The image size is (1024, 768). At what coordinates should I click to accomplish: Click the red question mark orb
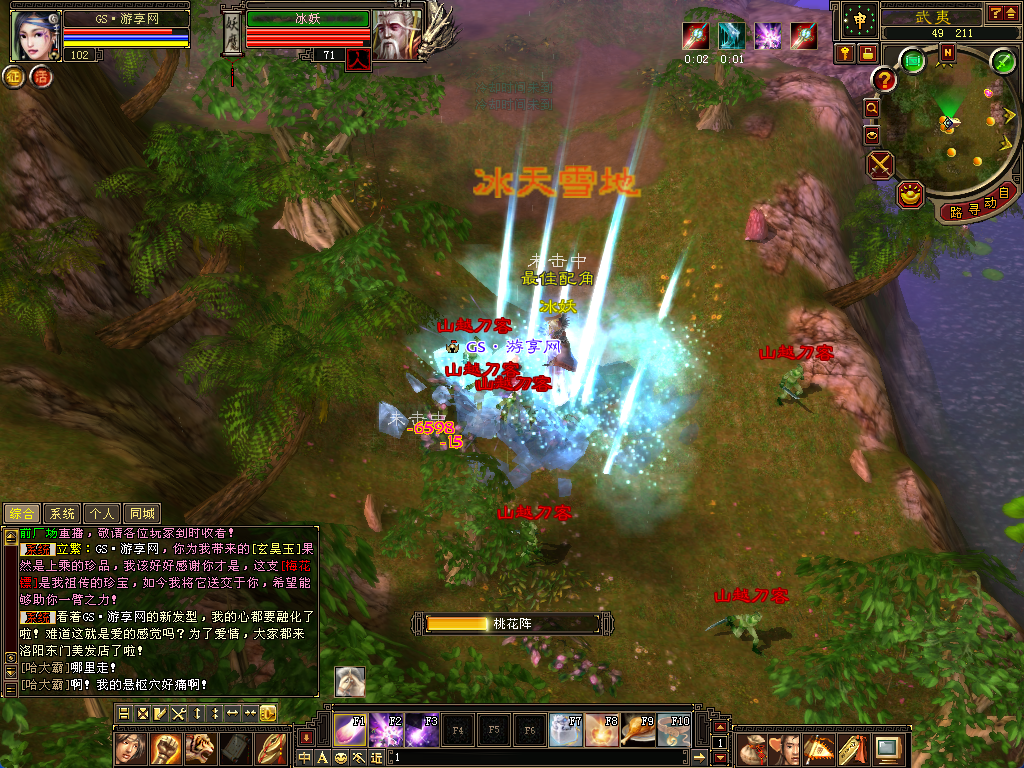(x=884, y=79)
